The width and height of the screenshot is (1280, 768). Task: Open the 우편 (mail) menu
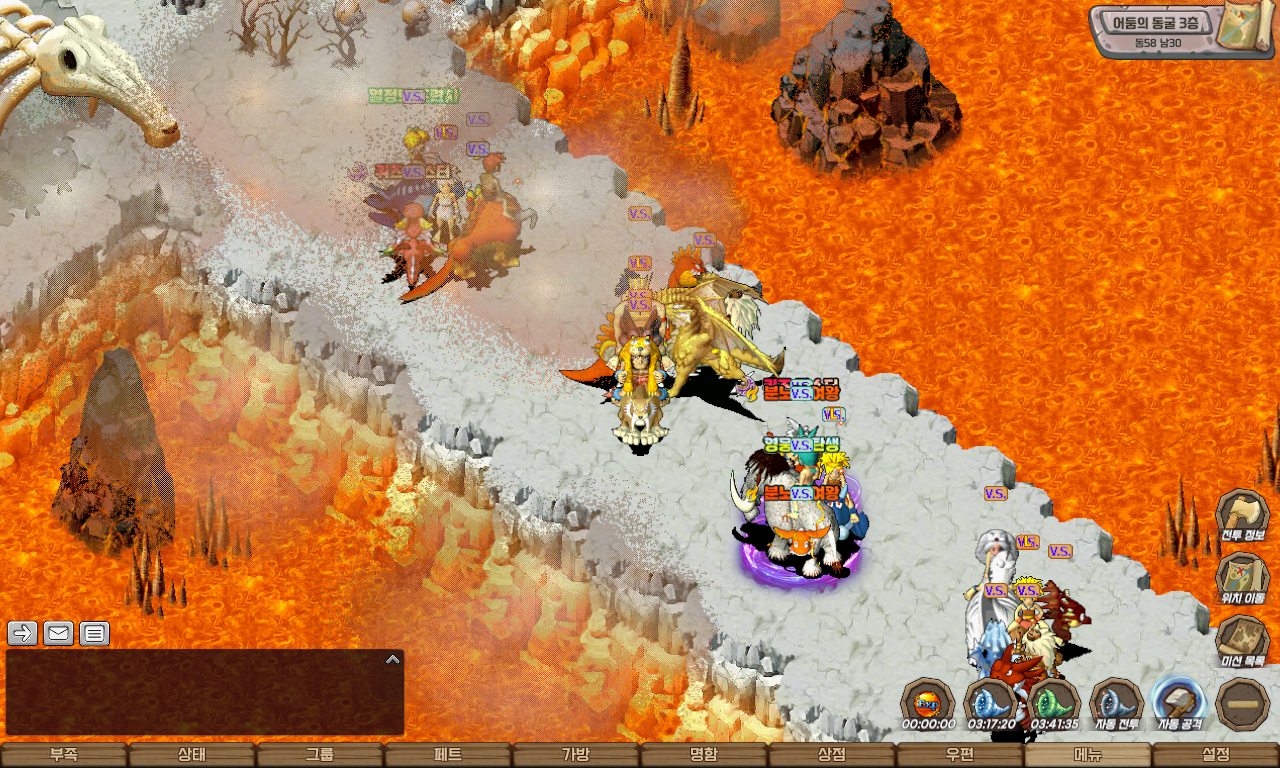click(x=960, y=755)
